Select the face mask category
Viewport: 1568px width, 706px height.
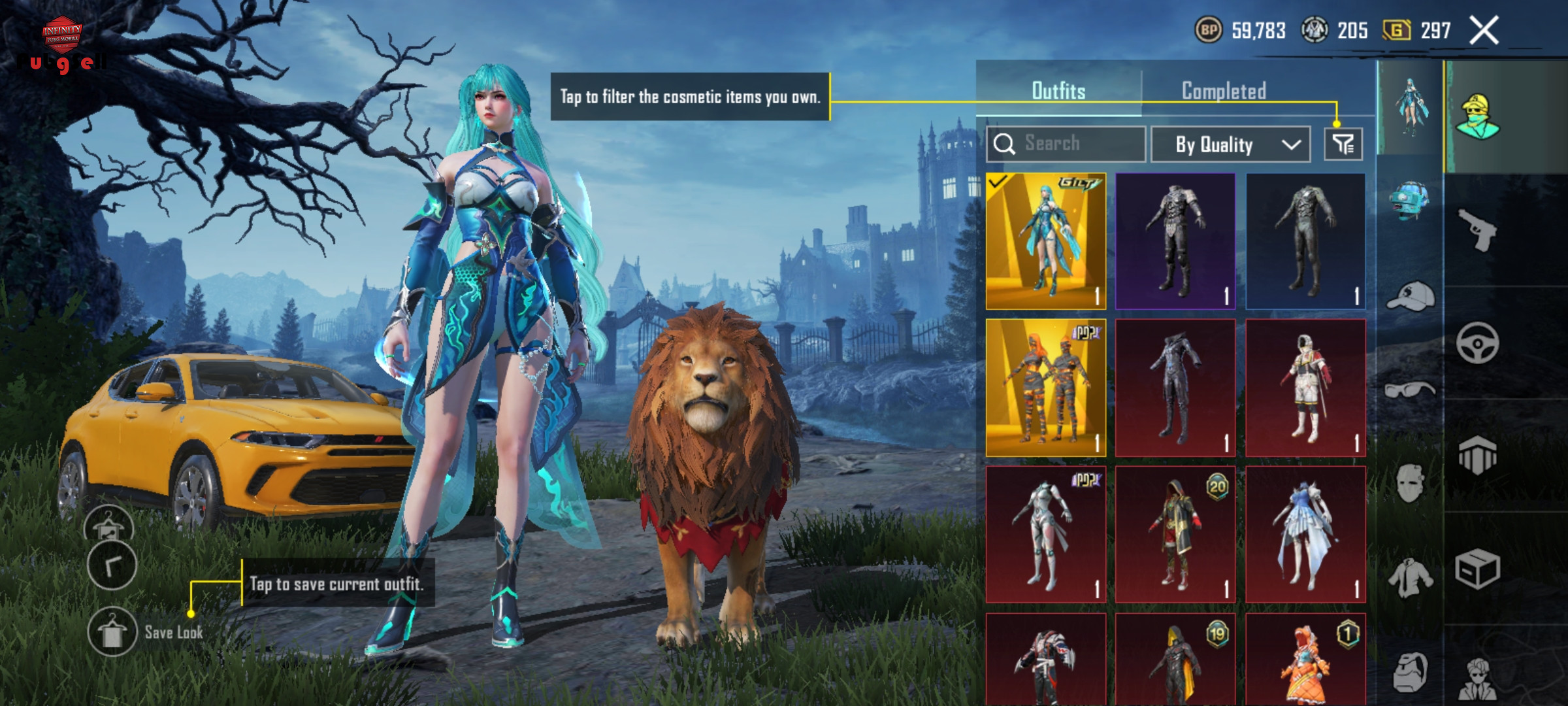(1410, 483)
